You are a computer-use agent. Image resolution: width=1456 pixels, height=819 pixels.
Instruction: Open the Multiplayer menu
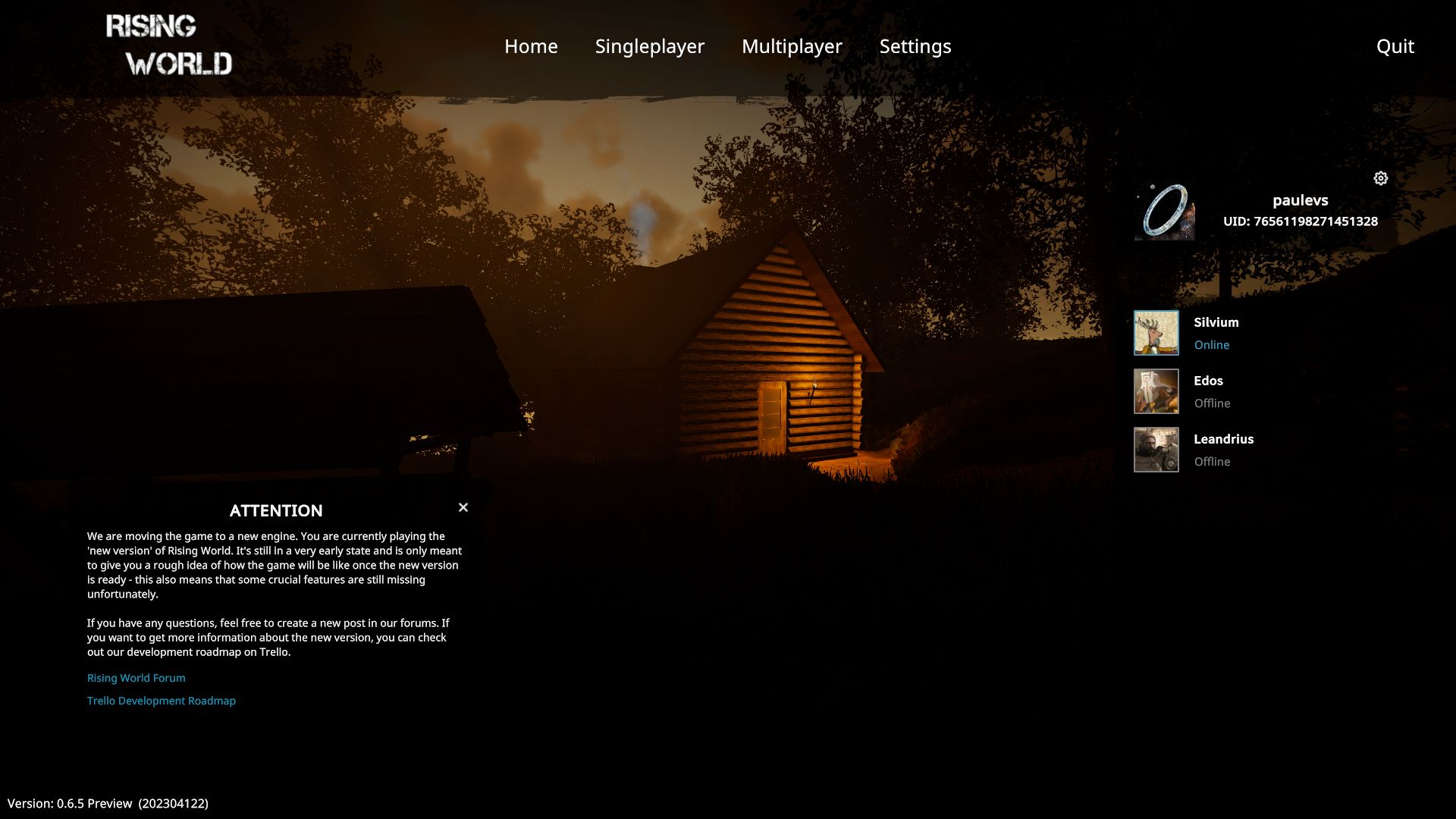click(792, 46)
